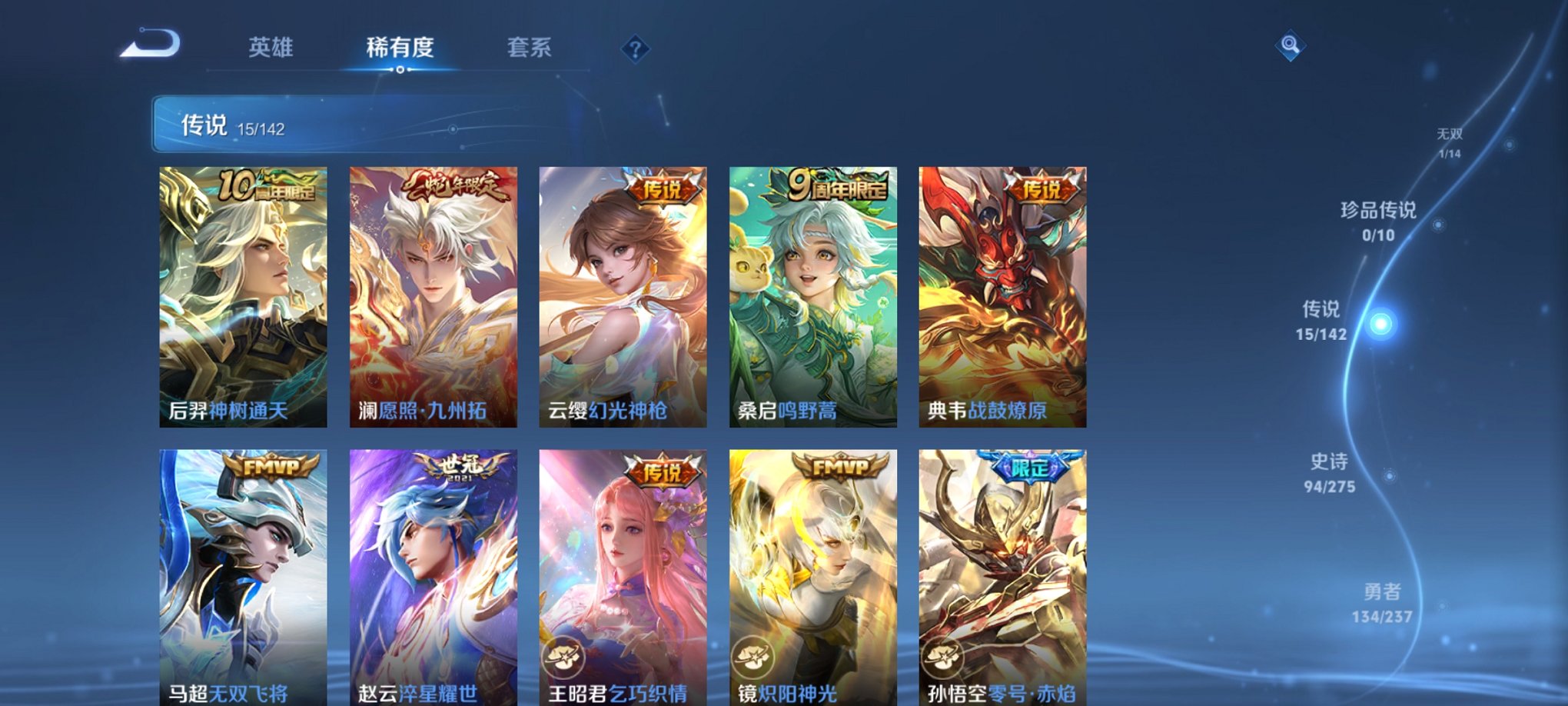
Task: Switch to the 英雄 tab
Action: pyautogui.click(x=270, y=46)
